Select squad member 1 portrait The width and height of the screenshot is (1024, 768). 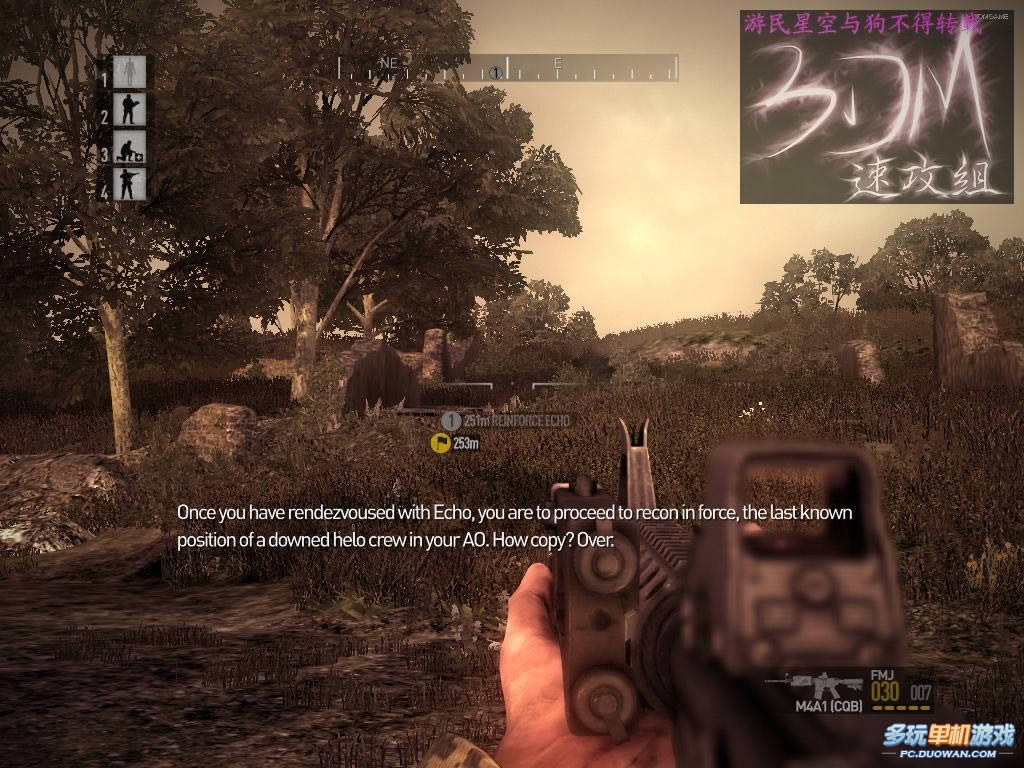tap(129, 71)
